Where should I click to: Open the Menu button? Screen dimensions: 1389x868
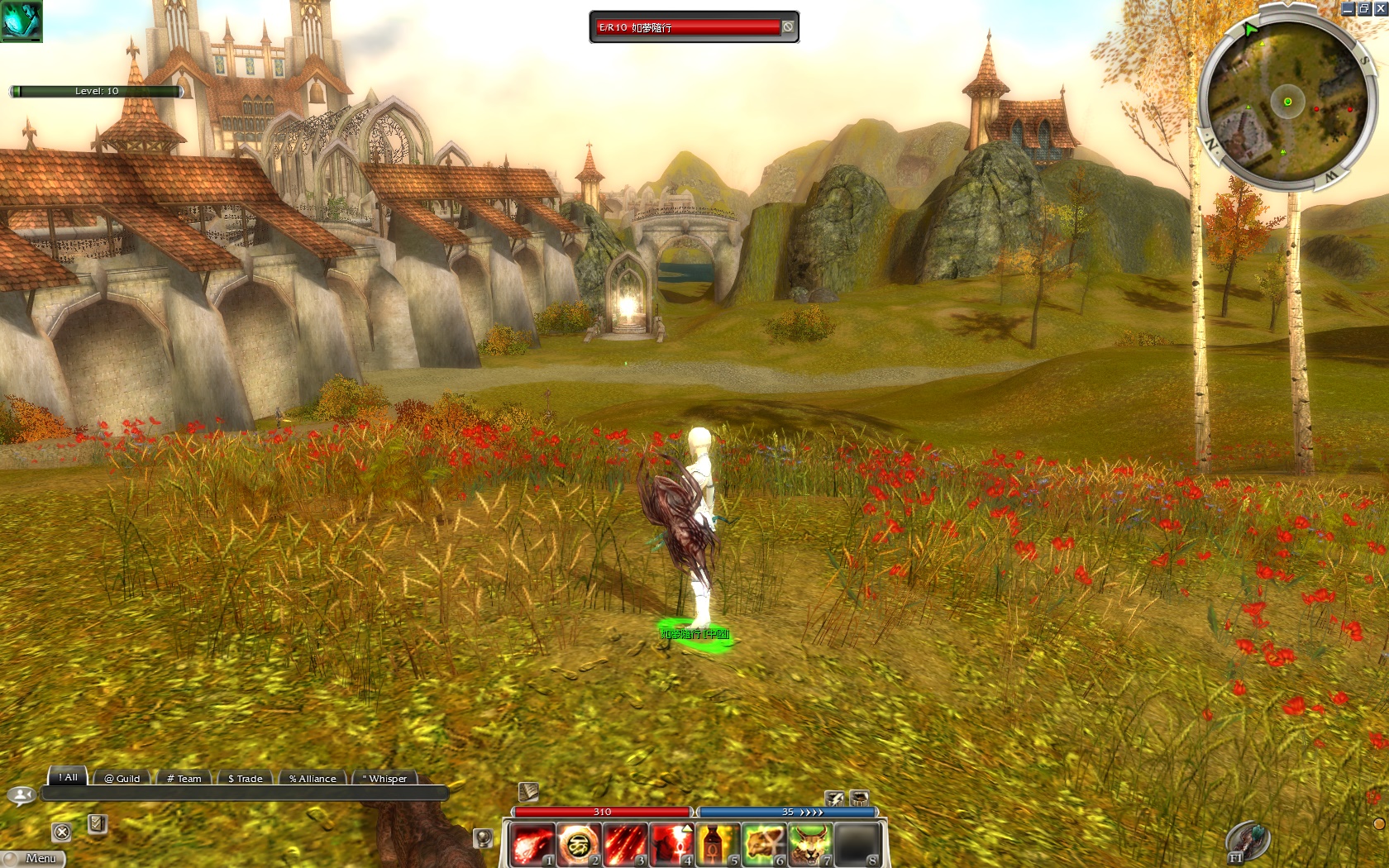35,858
